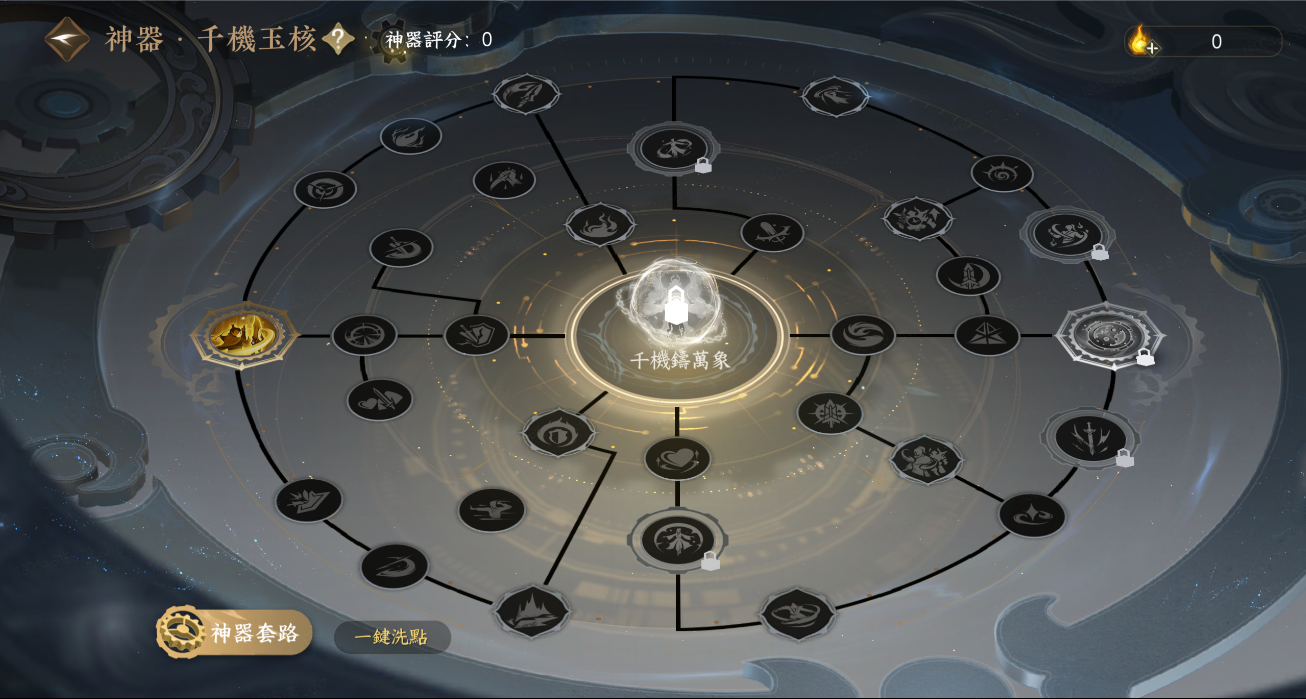
Task: Select the crescent moon sword talent node
Action: click(968, 276)
